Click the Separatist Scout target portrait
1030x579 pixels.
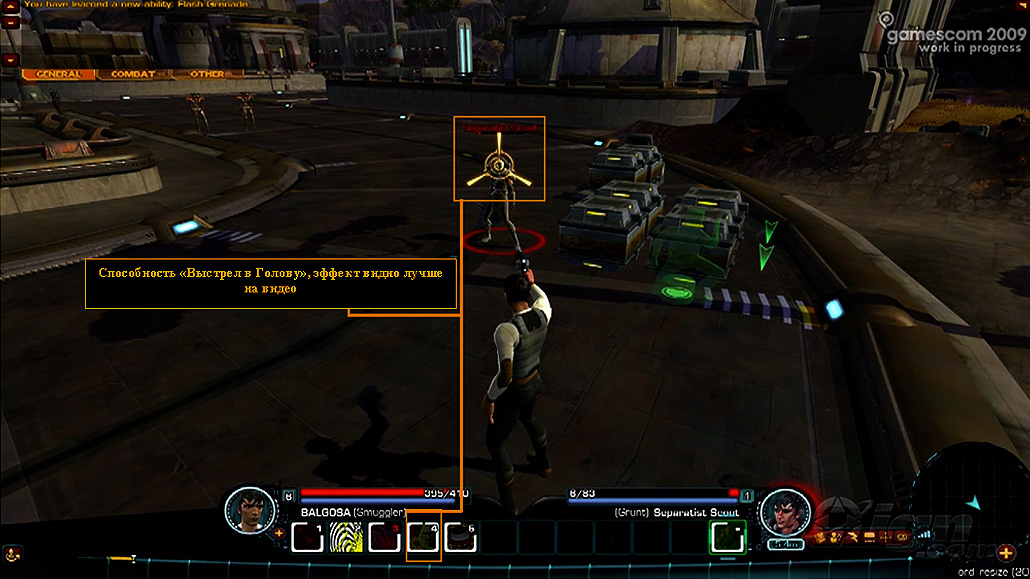pyautogui.click(x=785, y=512)
